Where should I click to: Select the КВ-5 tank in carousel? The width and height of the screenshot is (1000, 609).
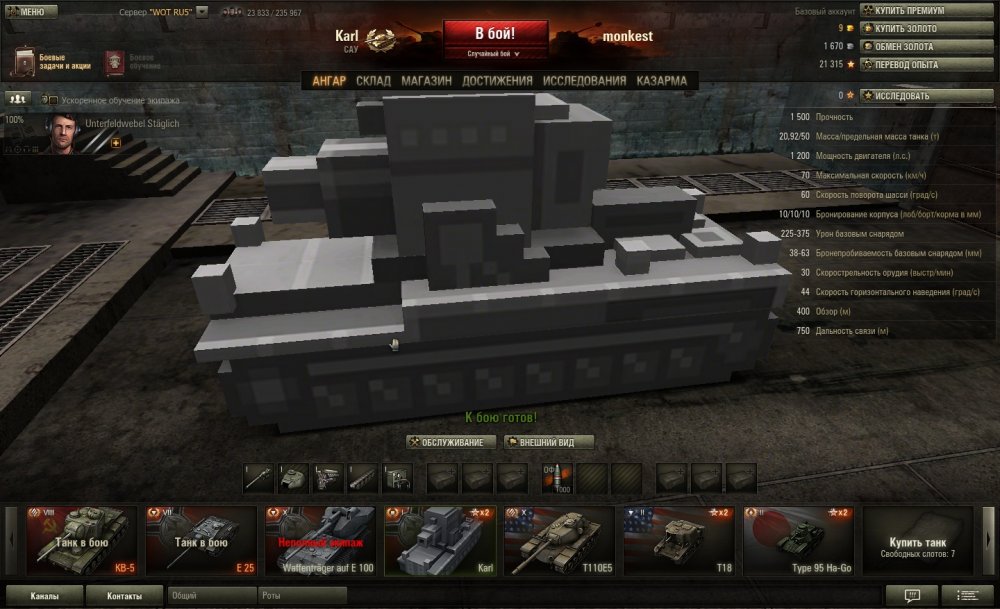[x=83, y=541]
